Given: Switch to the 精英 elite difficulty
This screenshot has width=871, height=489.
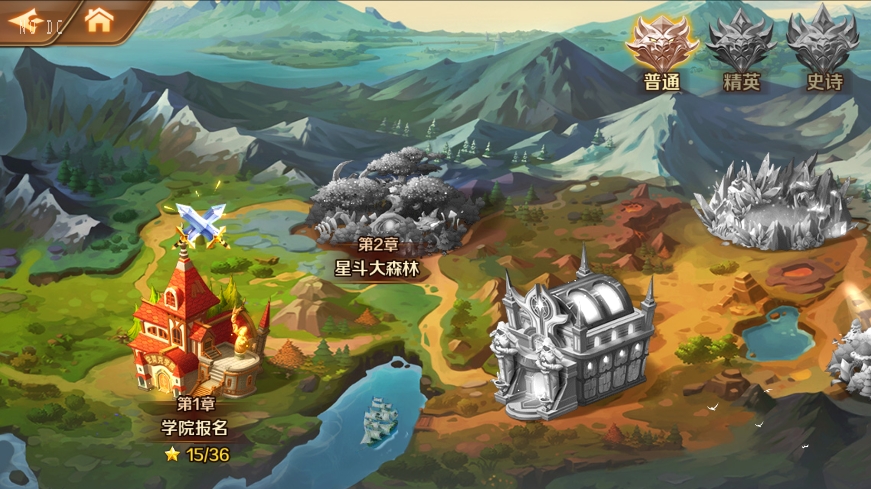Looking at the screenshot, I should (x=741, y=48).
